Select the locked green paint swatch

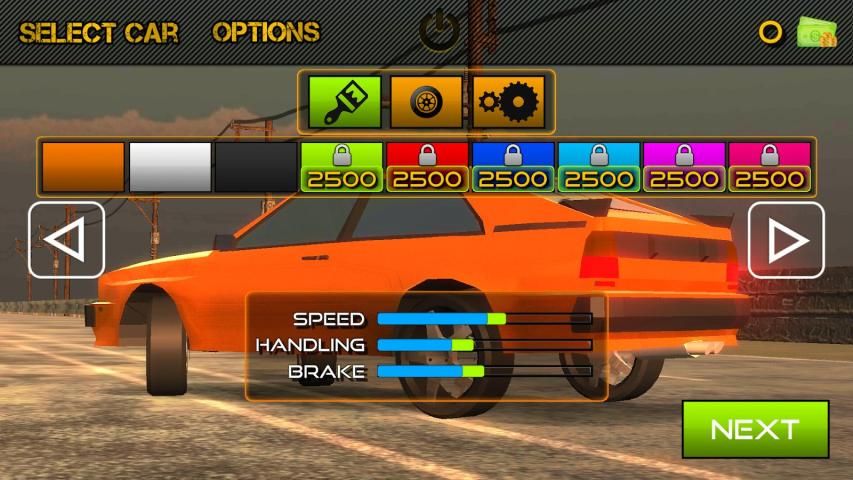tap(342, 167)
